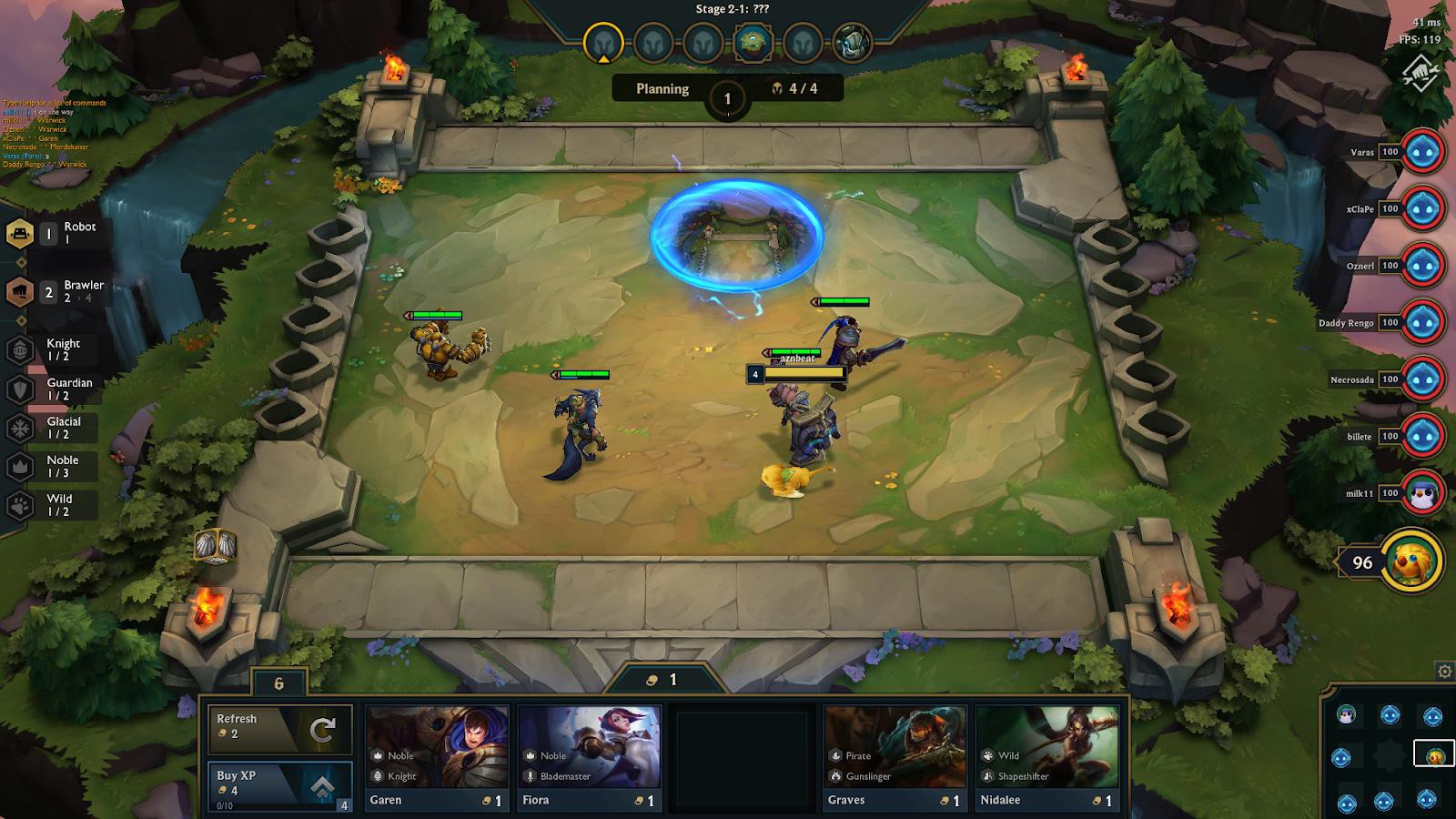Click milk11's portrait in the player list

1425,492
